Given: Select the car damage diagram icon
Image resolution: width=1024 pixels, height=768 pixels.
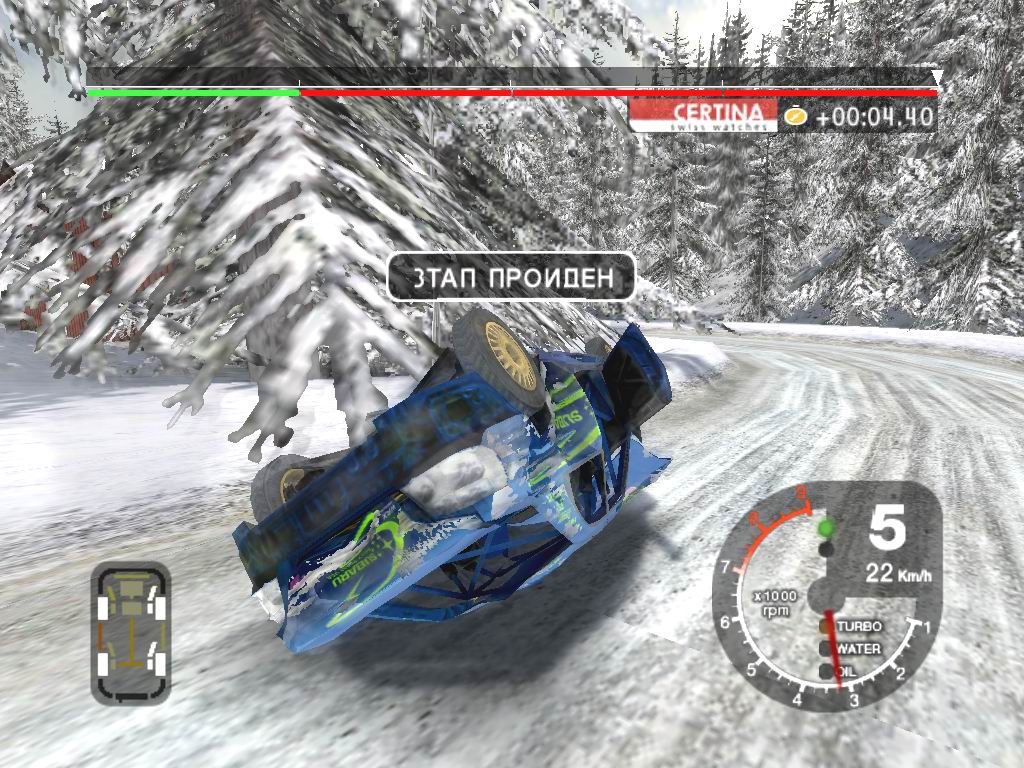Looking at the screenshot, I should (130, 631).
